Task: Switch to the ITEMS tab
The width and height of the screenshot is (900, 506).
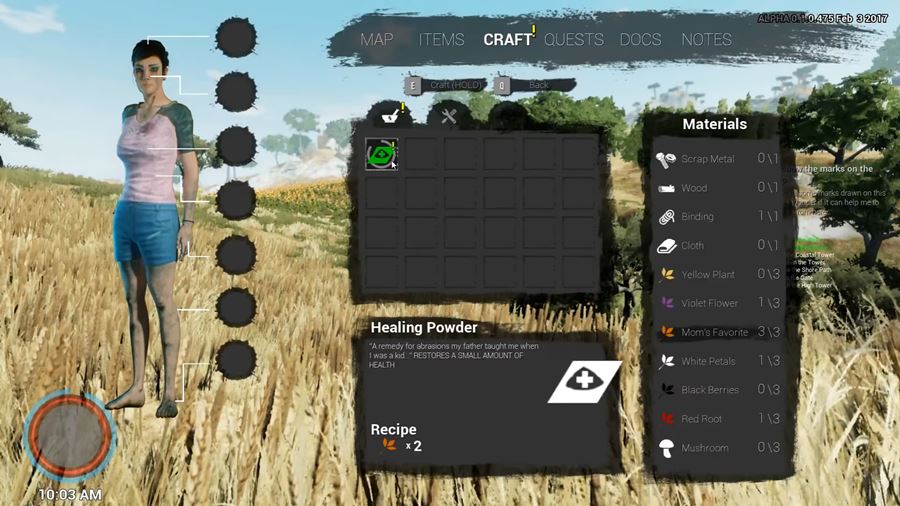Action: point(441,40)
